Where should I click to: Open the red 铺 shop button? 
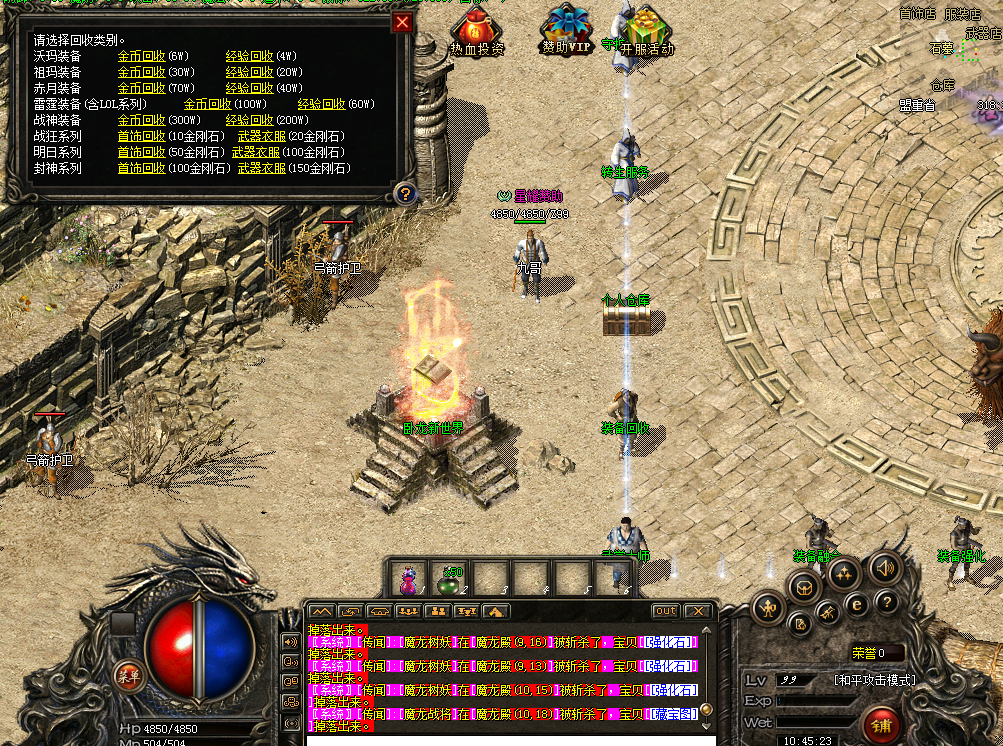pyautogui.click(x=882, y=724)
